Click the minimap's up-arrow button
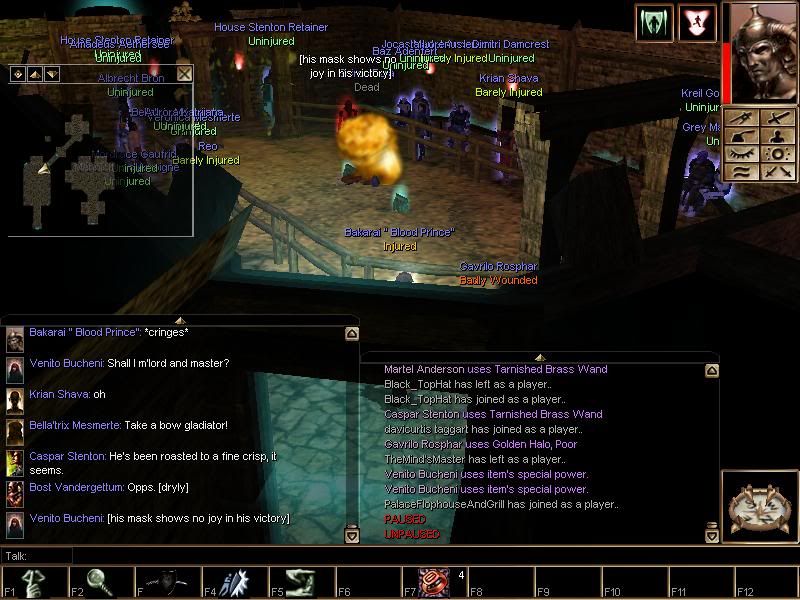Viewport: 800px width, 600px height. (x=34, y=74)
